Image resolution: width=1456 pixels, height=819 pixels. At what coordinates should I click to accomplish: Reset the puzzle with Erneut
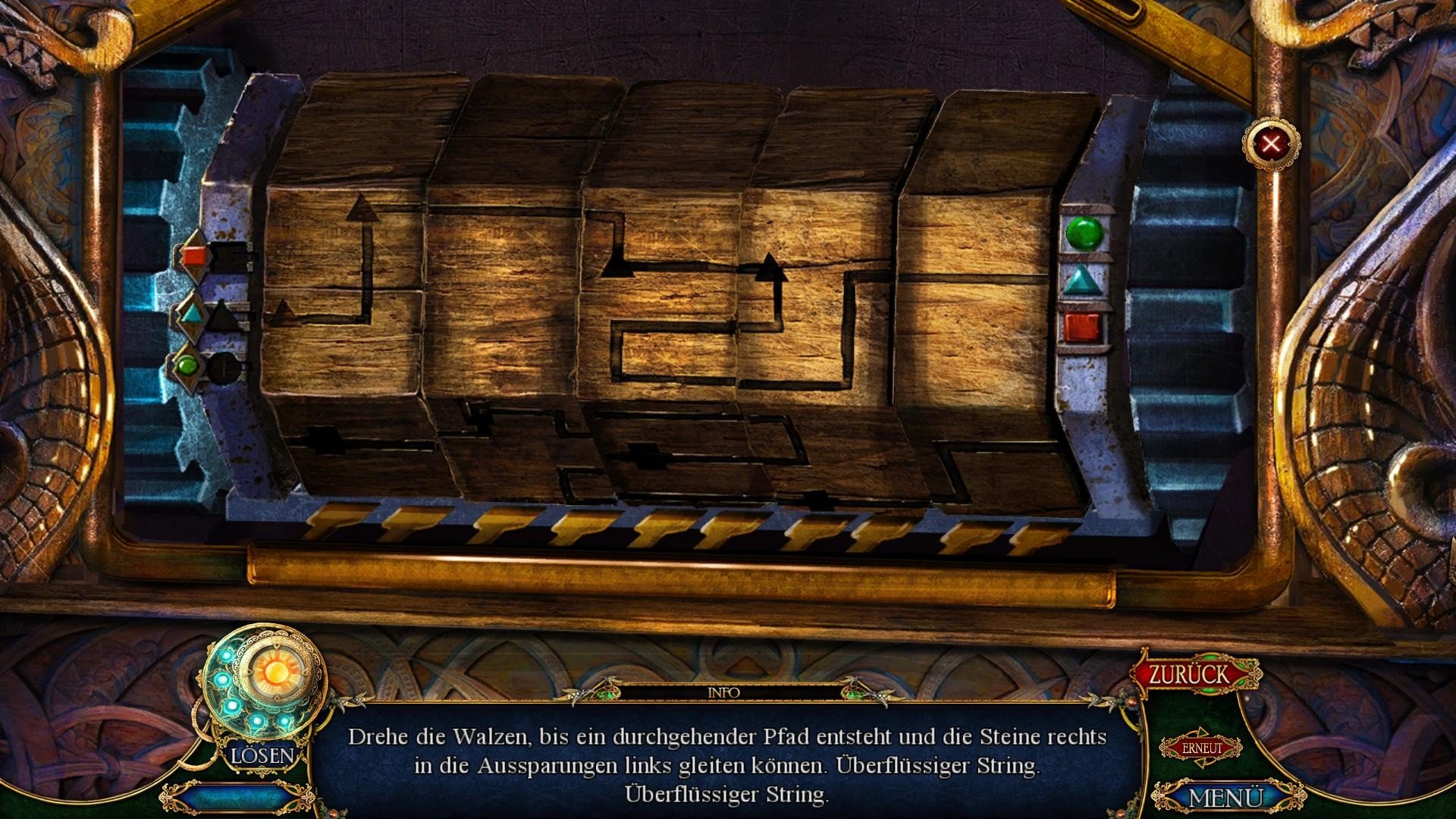point(1201,748)
